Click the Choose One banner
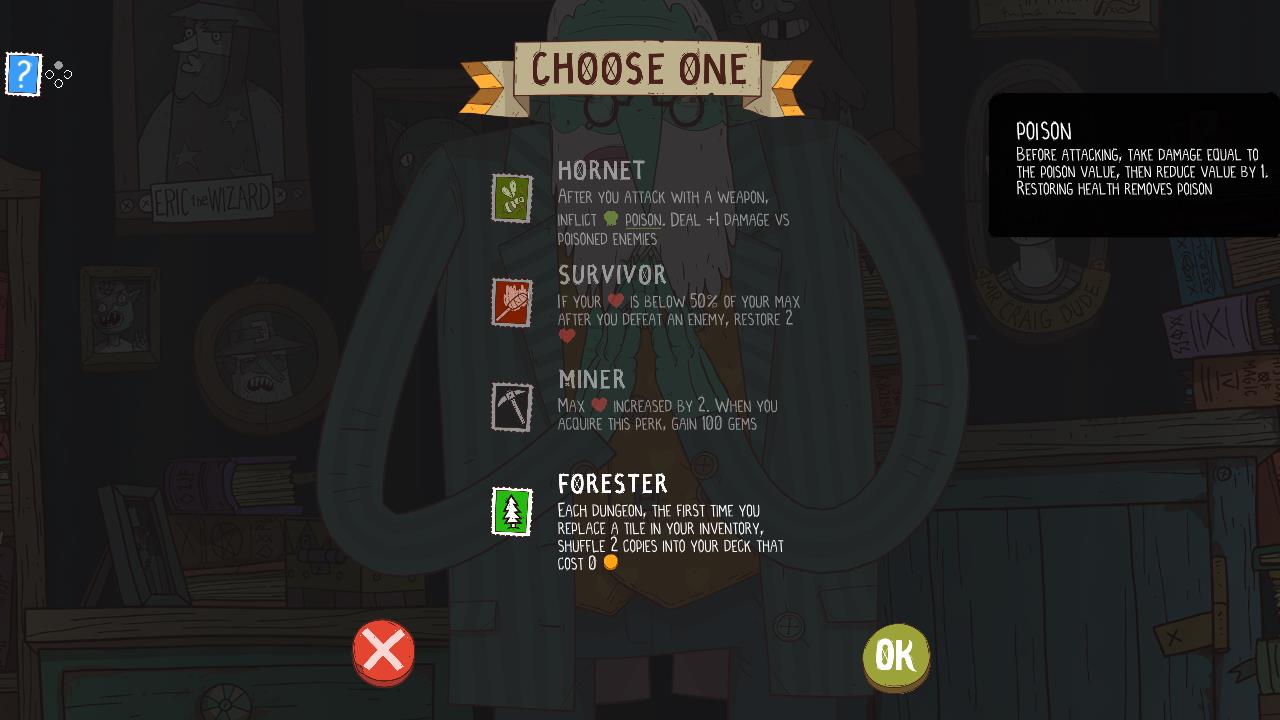The image size is (1280, 720). click(x=637, y=70)
